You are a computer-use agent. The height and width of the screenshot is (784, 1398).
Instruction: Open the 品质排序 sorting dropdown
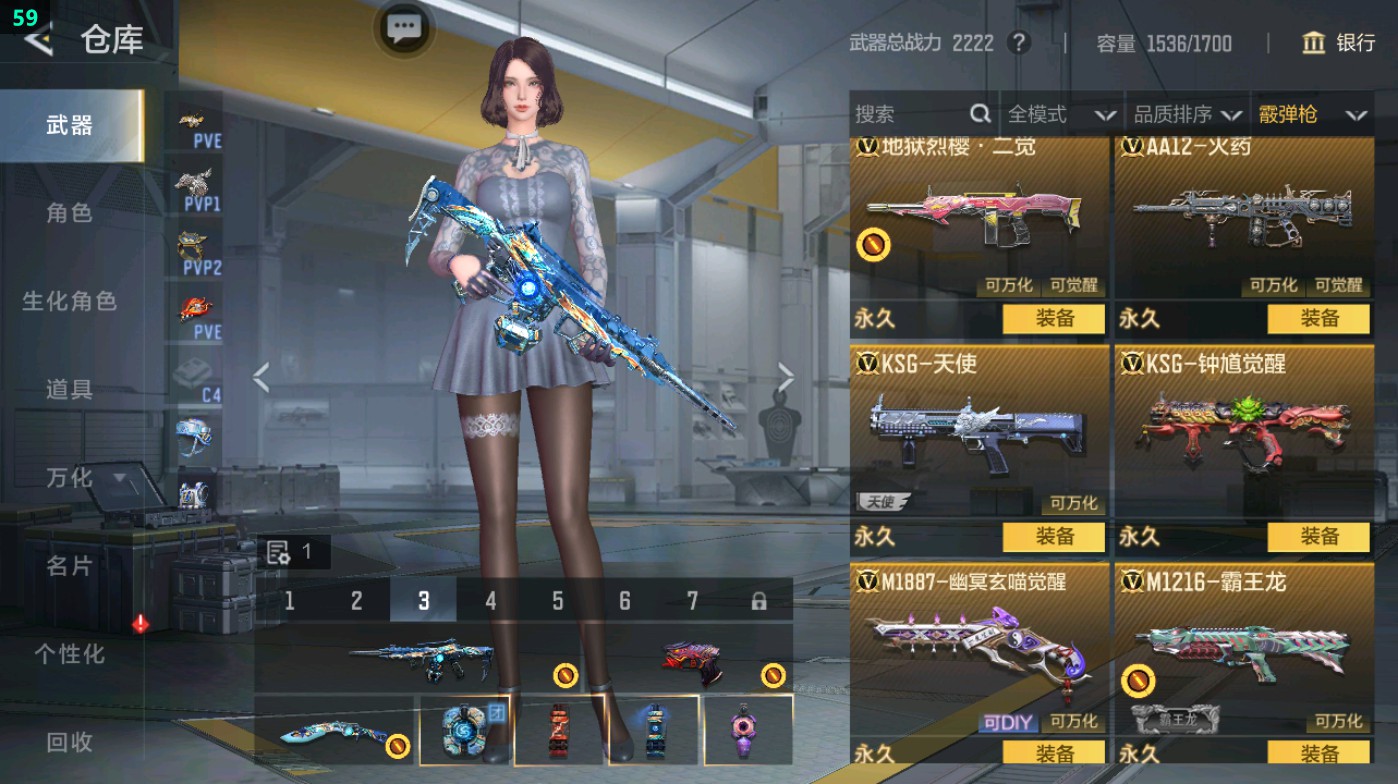pos(1187,115)
